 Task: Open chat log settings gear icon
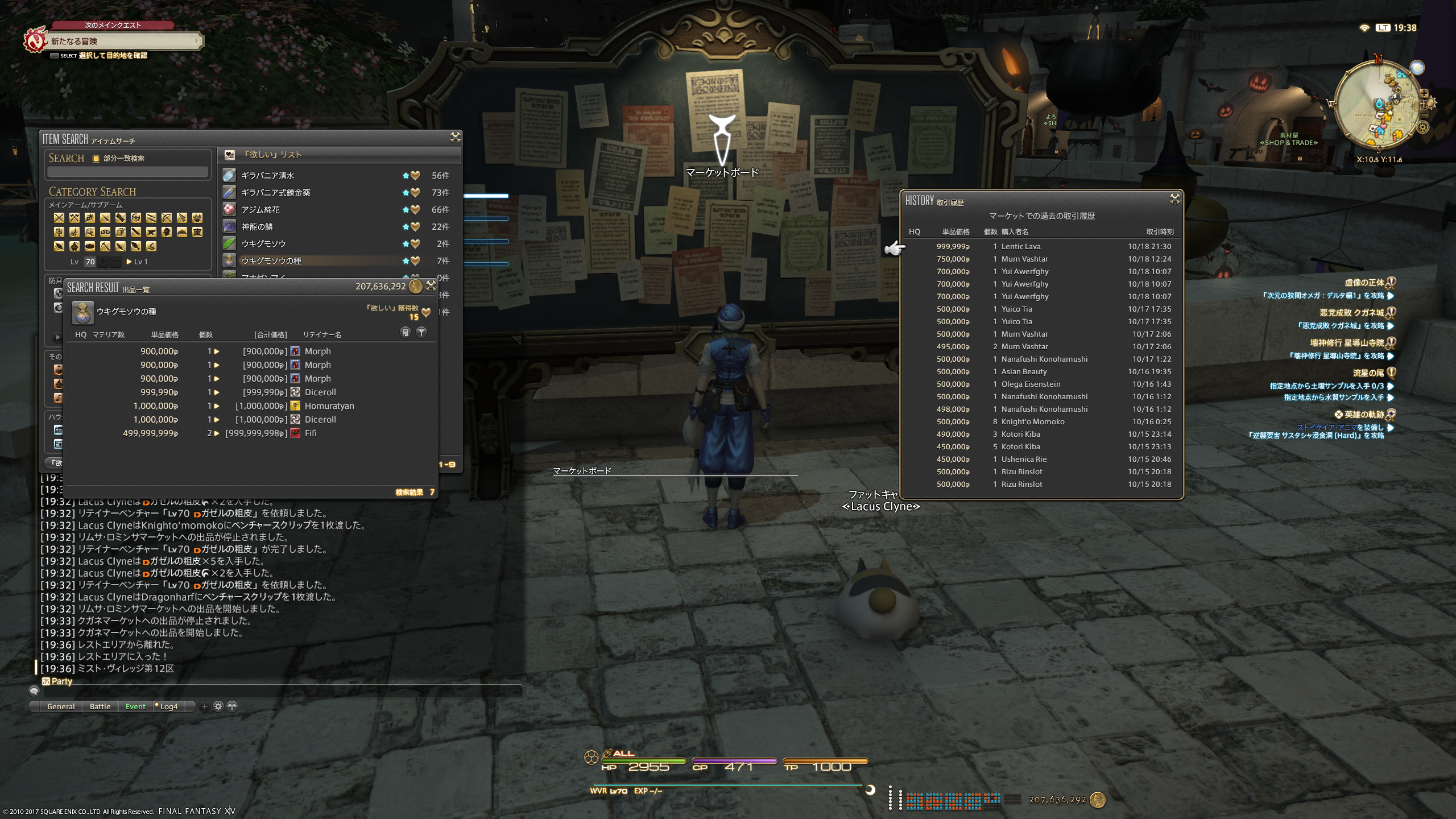218,706
